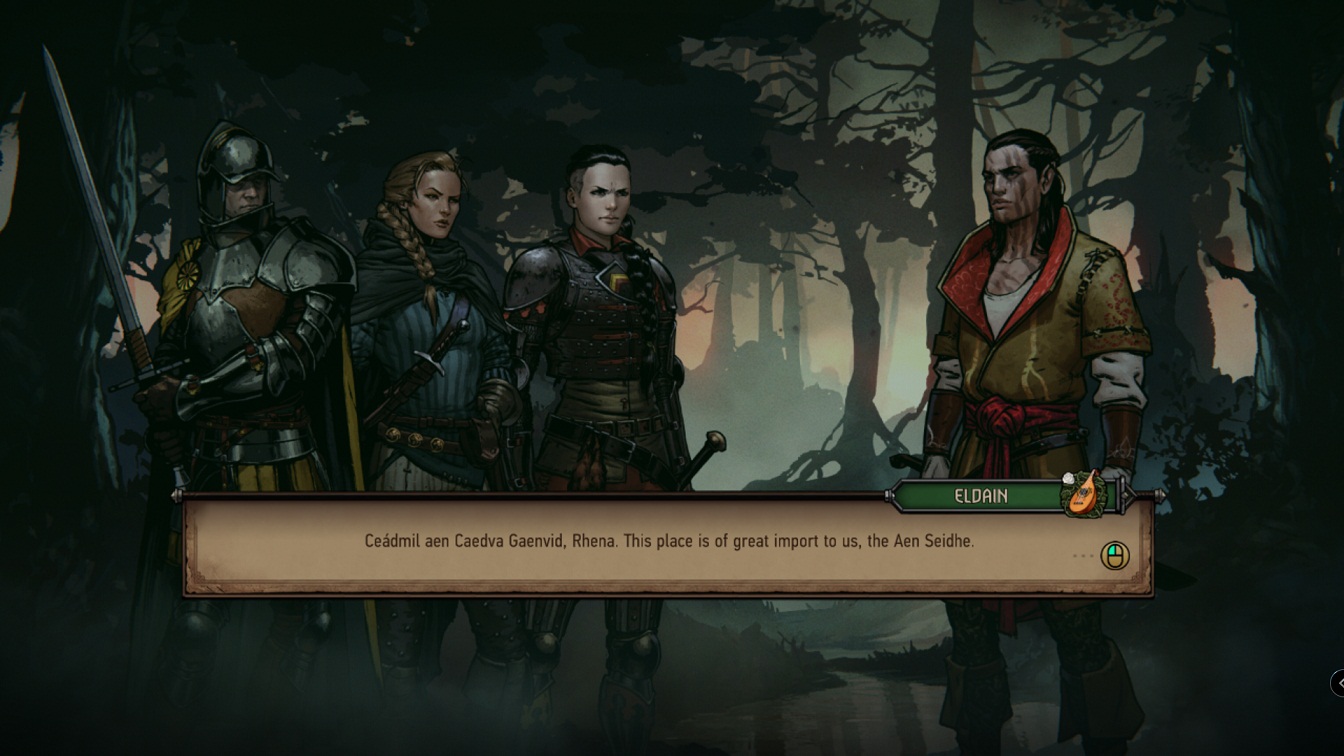Select the white rose on the wreath icon

click(1067, 478)
